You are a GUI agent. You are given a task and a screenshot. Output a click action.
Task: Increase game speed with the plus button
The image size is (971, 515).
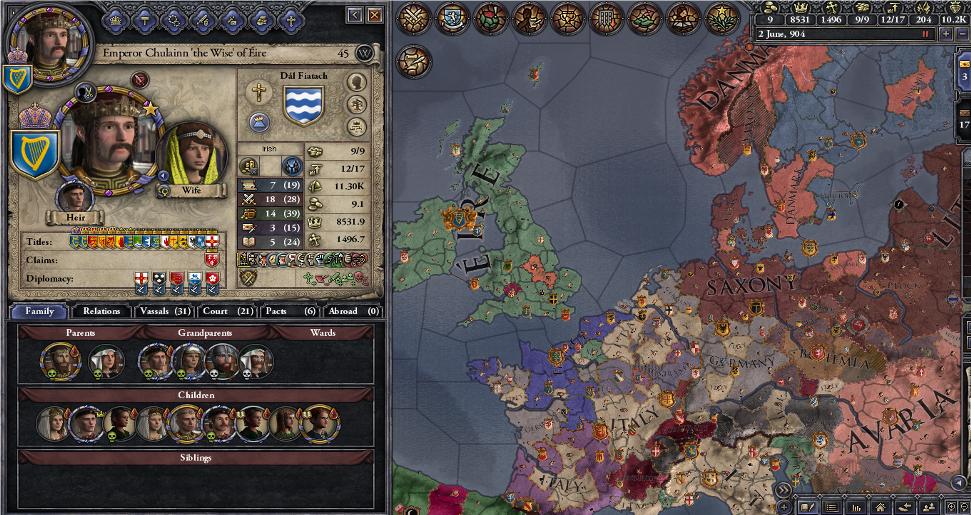945,35
